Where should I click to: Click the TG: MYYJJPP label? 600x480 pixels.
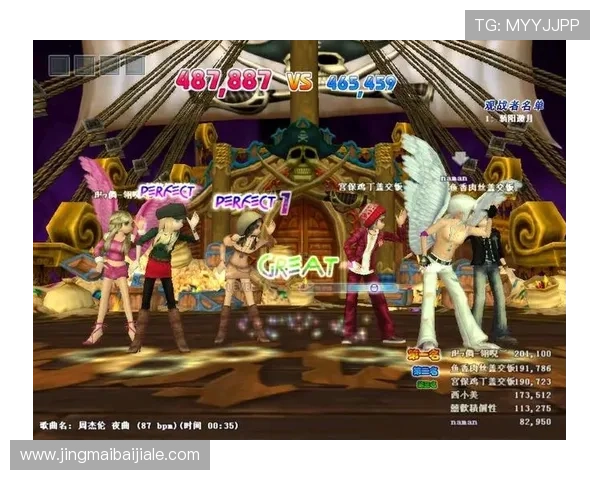[526, 25]
